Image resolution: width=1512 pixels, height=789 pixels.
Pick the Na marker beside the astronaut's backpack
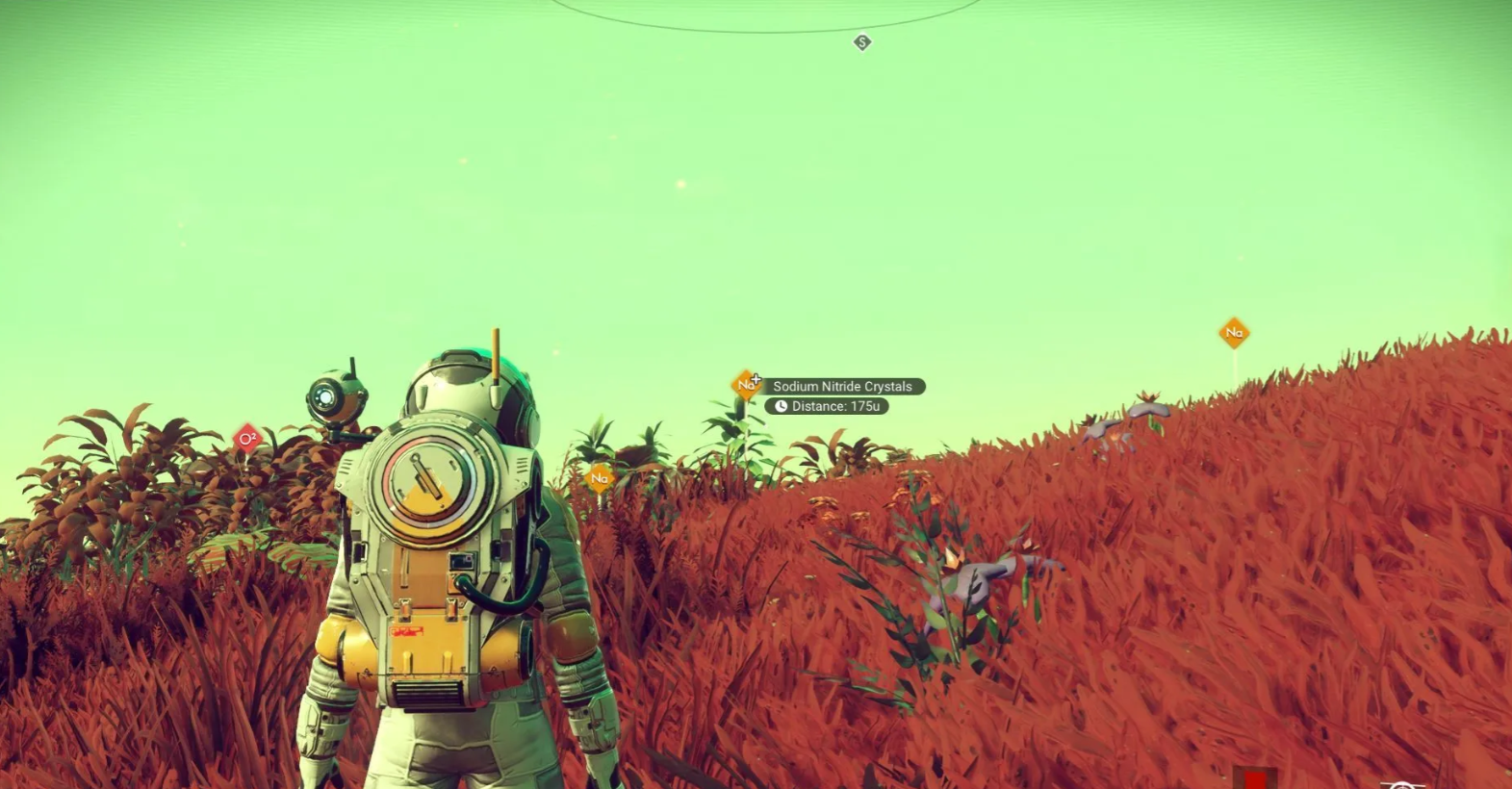pos(600,478)
